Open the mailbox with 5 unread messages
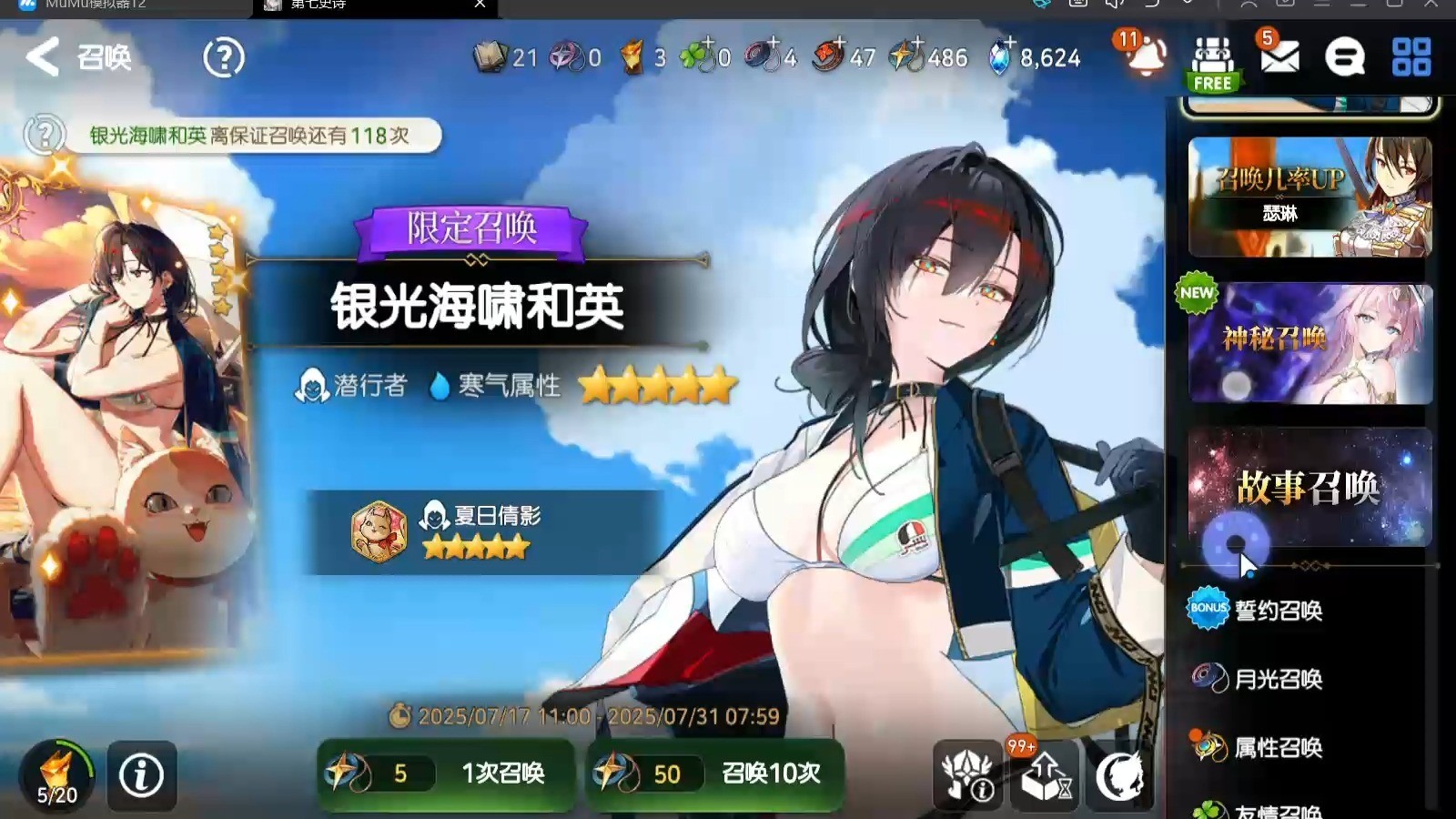 (1279, 56)
